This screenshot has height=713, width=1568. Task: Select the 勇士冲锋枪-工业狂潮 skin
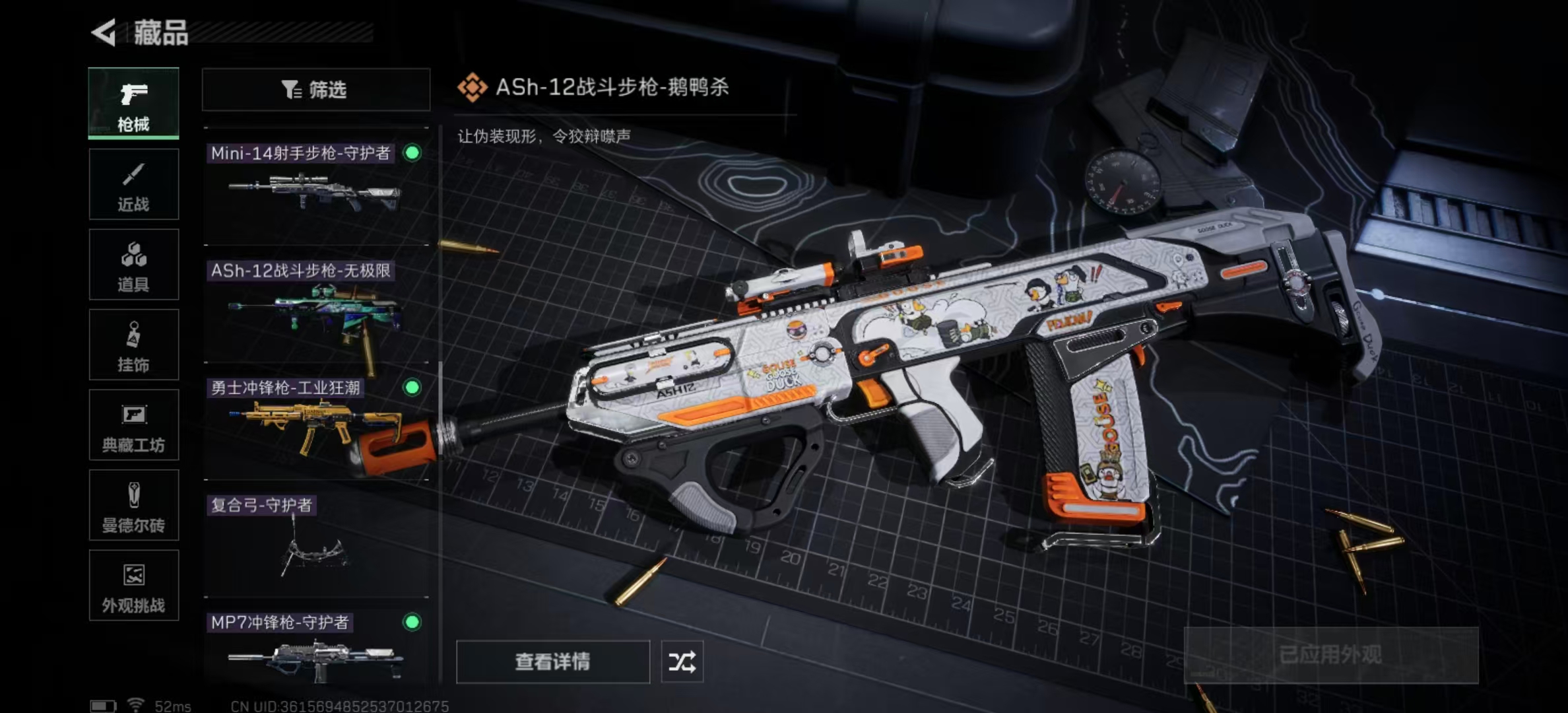[x=315, y=423]
